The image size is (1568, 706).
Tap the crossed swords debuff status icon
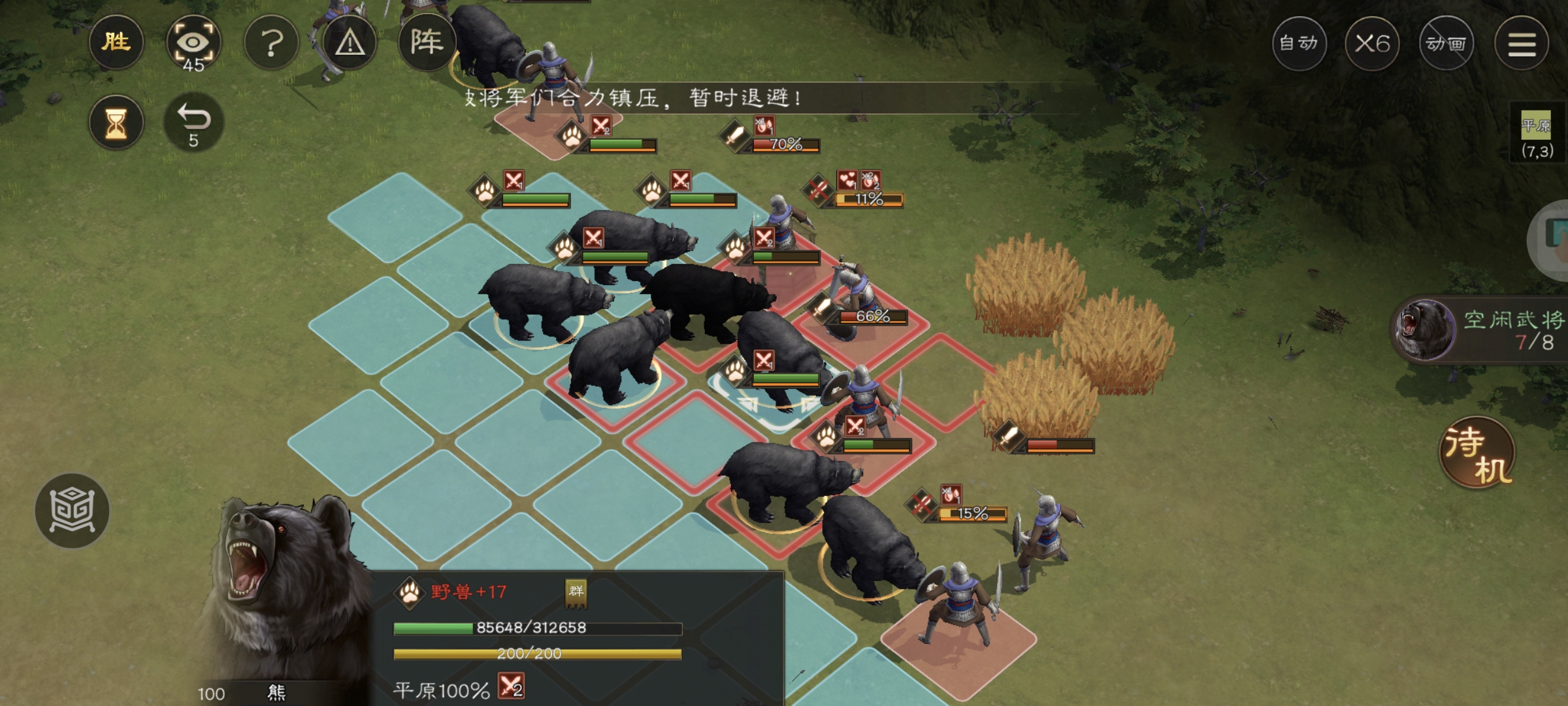click(x=511, y=687)
